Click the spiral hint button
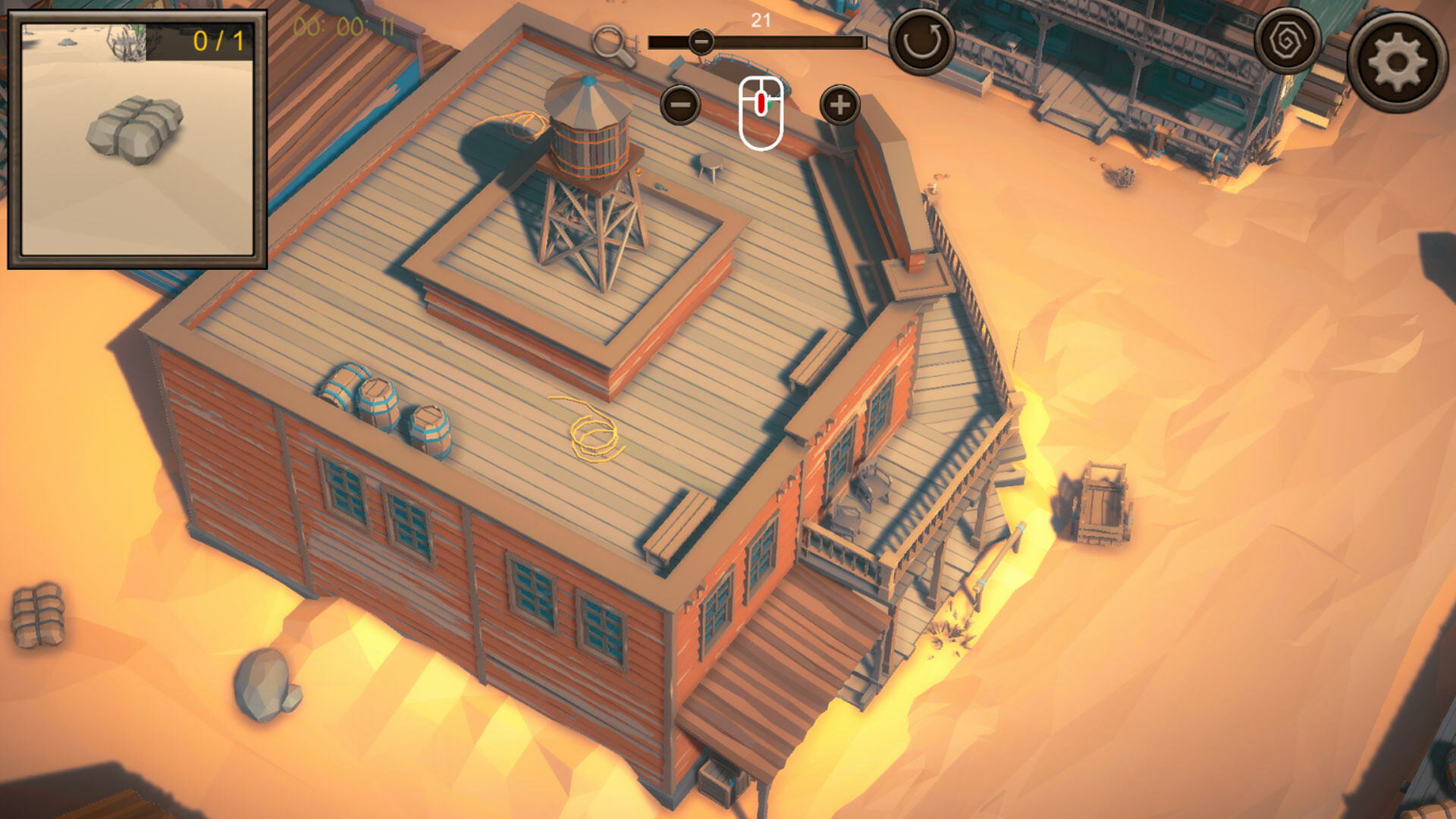This screenshot has width=1456, height=819. point(1286,42)
